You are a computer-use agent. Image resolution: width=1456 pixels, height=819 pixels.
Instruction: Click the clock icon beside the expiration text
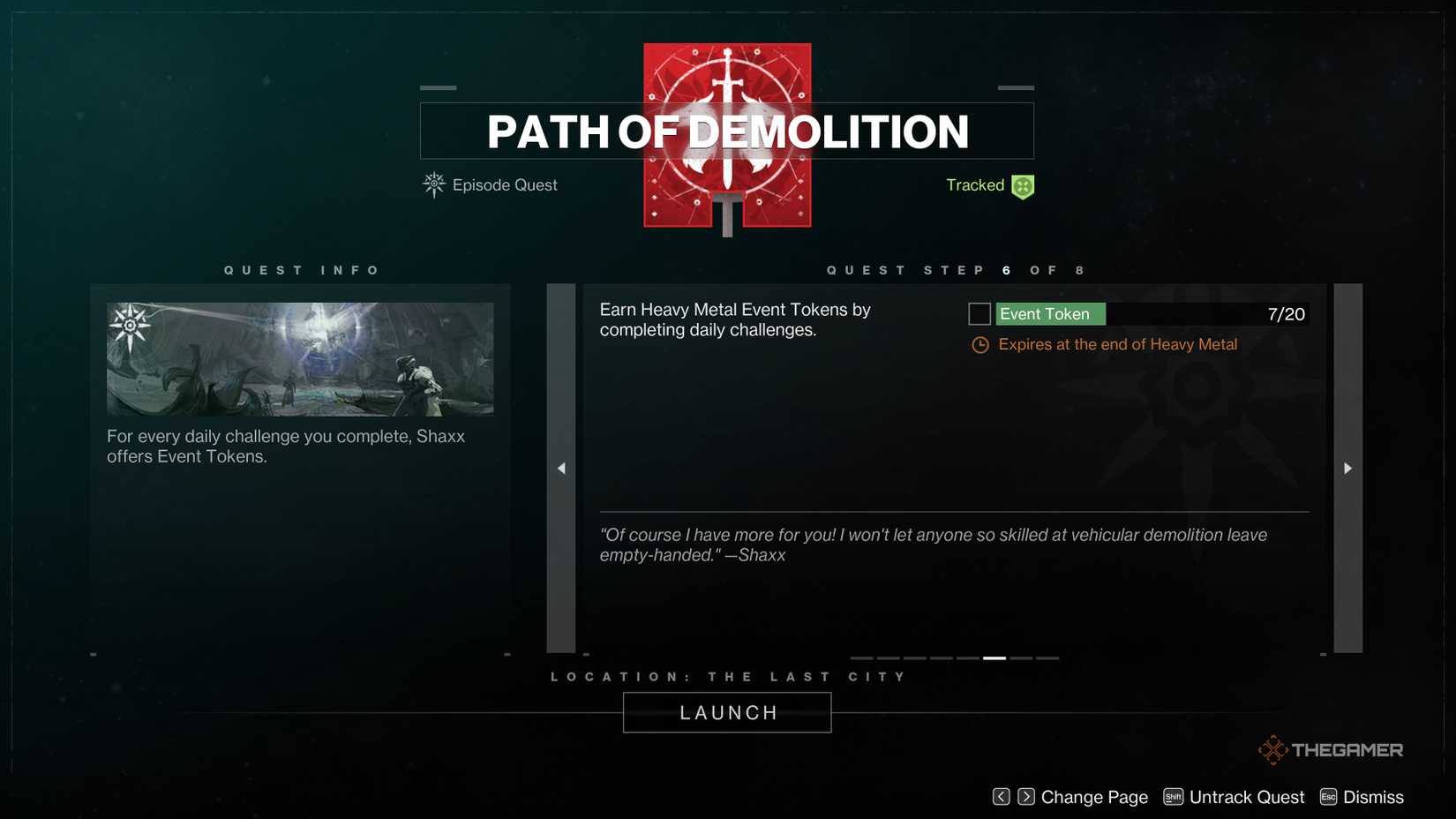click(x=979, y=345)
